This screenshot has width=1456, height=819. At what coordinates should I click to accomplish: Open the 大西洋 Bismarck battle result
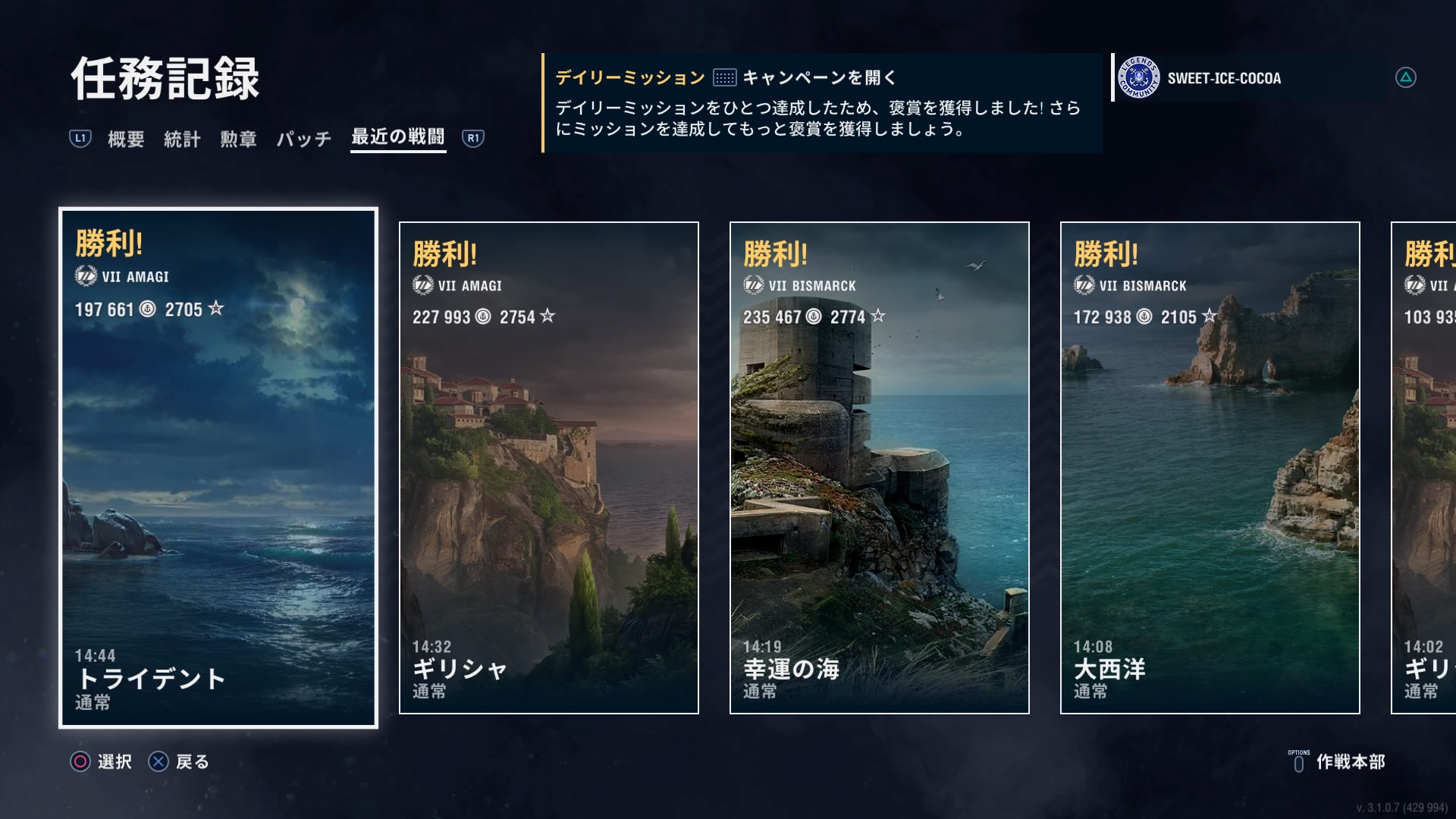point(1210,467)
